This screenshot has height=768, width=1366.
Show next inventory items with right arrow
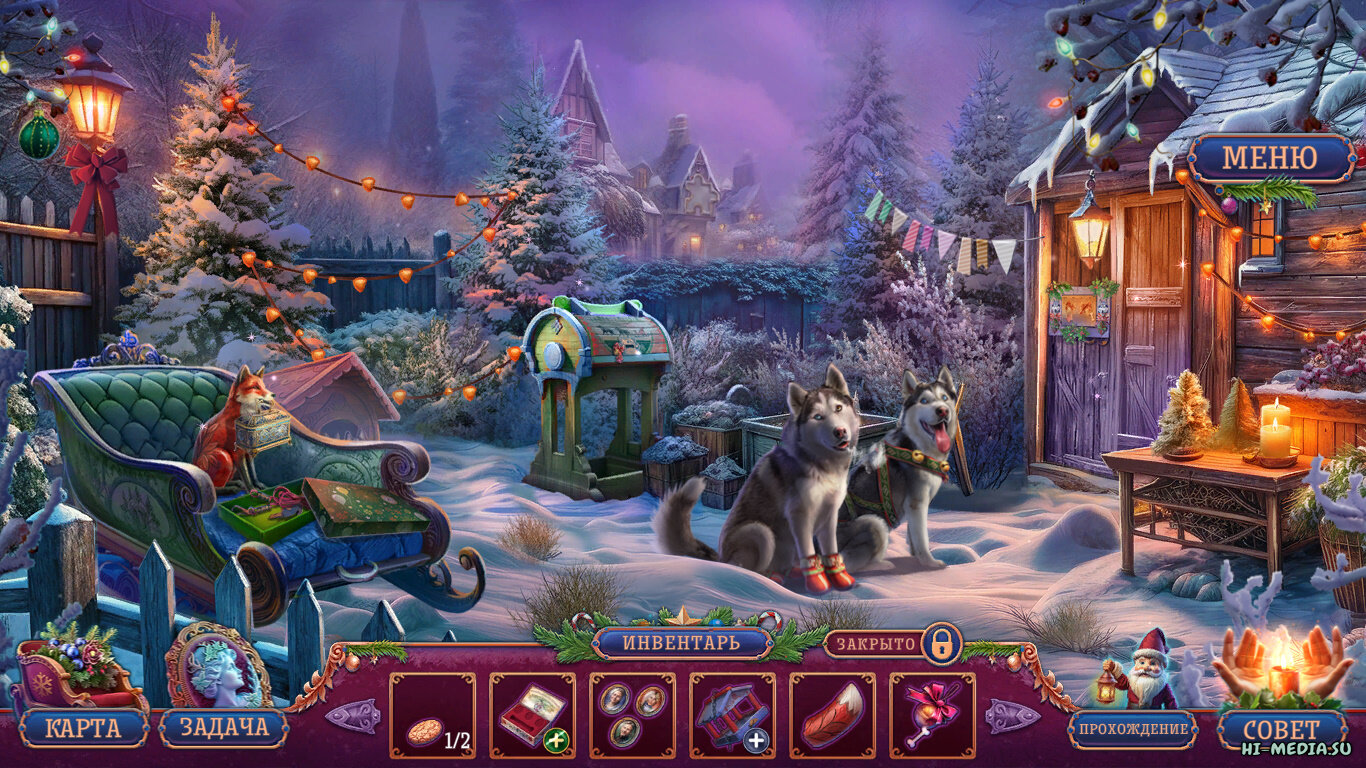click(1012, 716)
